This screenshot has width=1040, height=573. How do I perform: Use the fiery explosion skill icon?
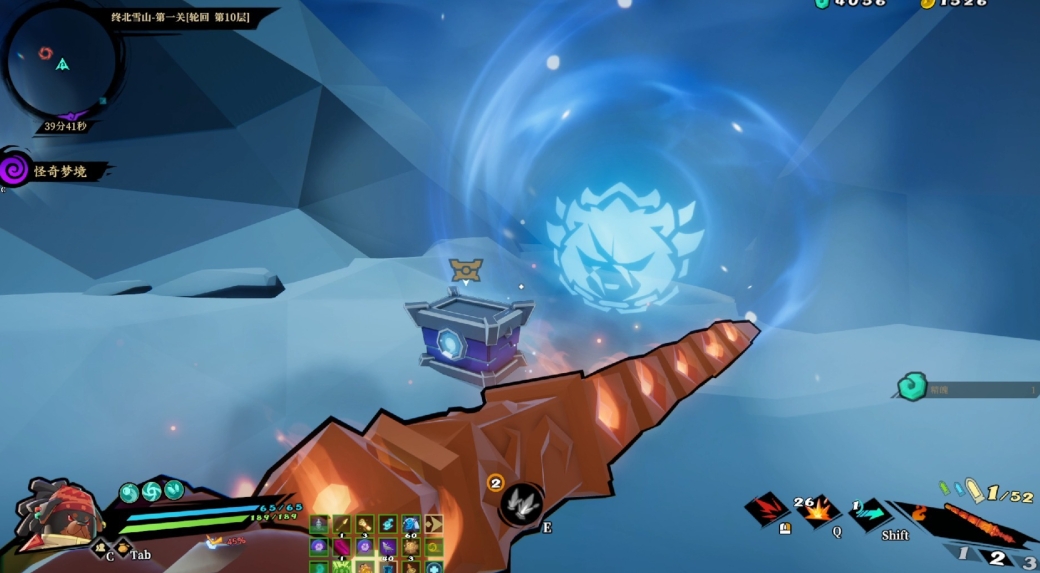coord(817,512)
